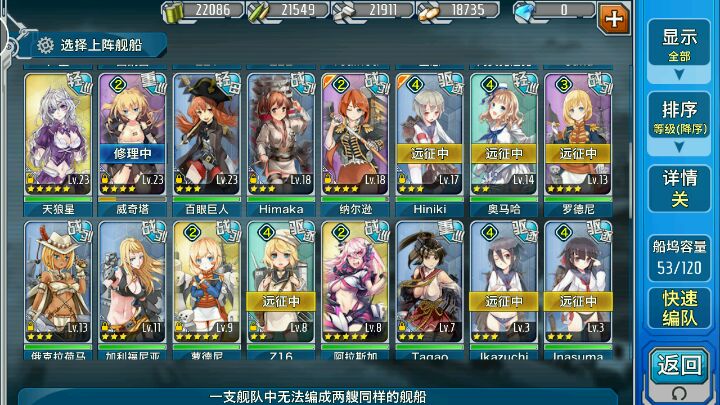Select the Inasuma destroyer card
The width and height of the screenshot is (720, 405).
point(577,285)
